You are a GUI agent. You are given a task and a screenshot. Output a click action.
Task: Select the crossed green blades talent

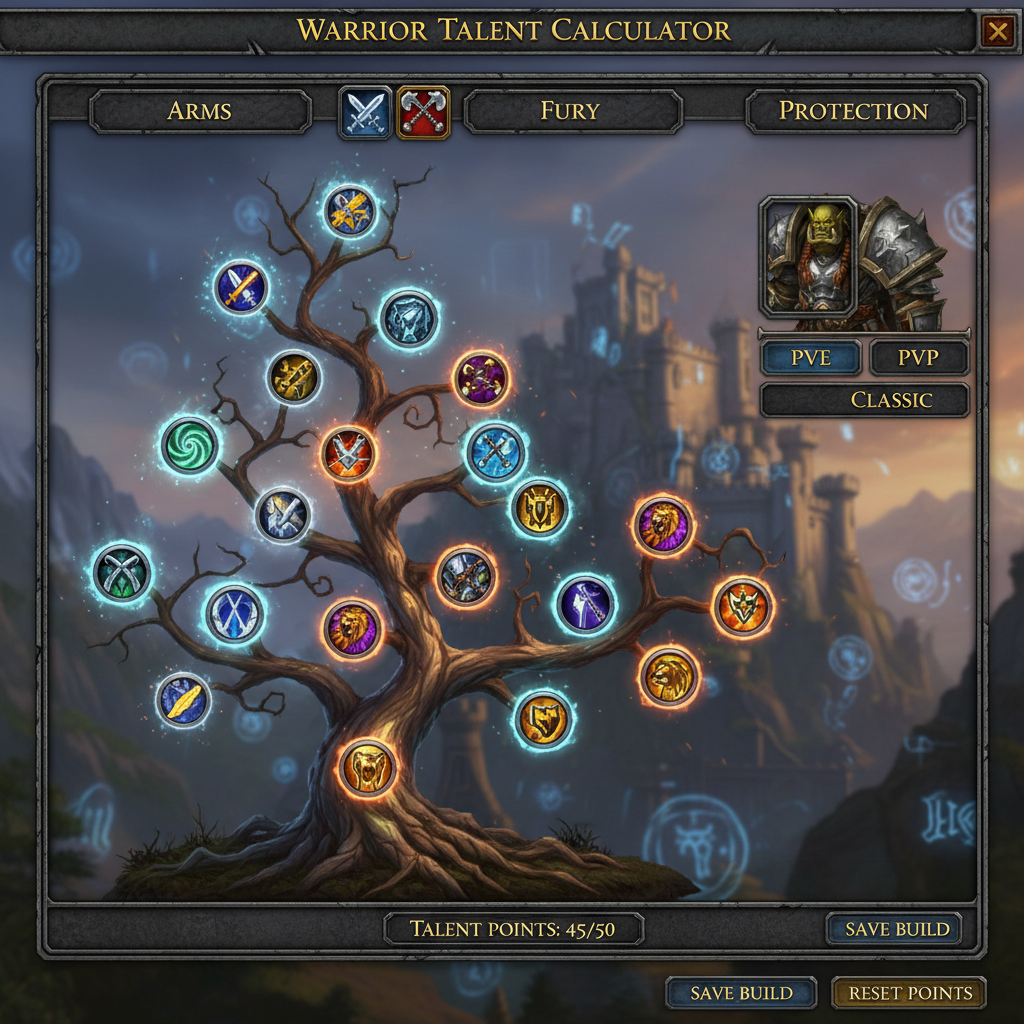(x=122, y=573)
